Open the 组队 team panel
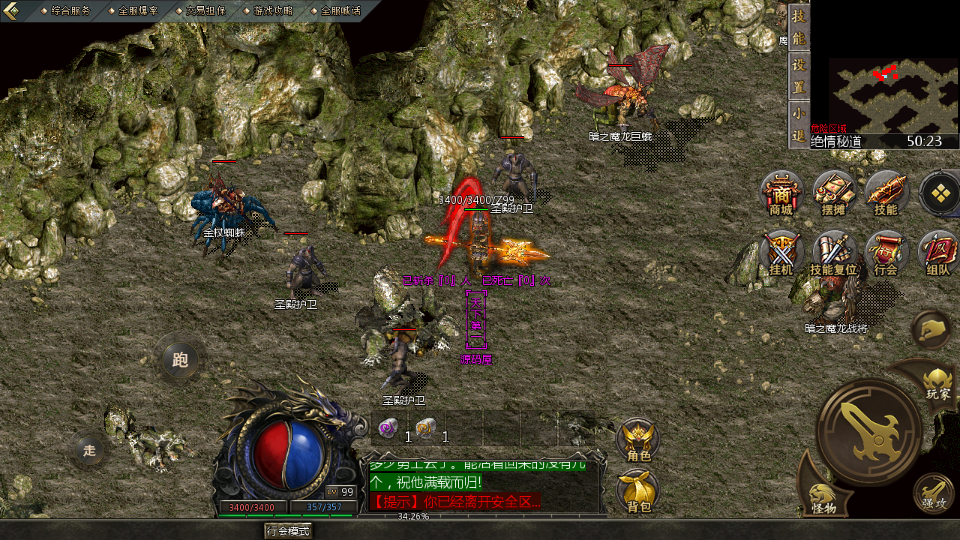 [938, 253]
